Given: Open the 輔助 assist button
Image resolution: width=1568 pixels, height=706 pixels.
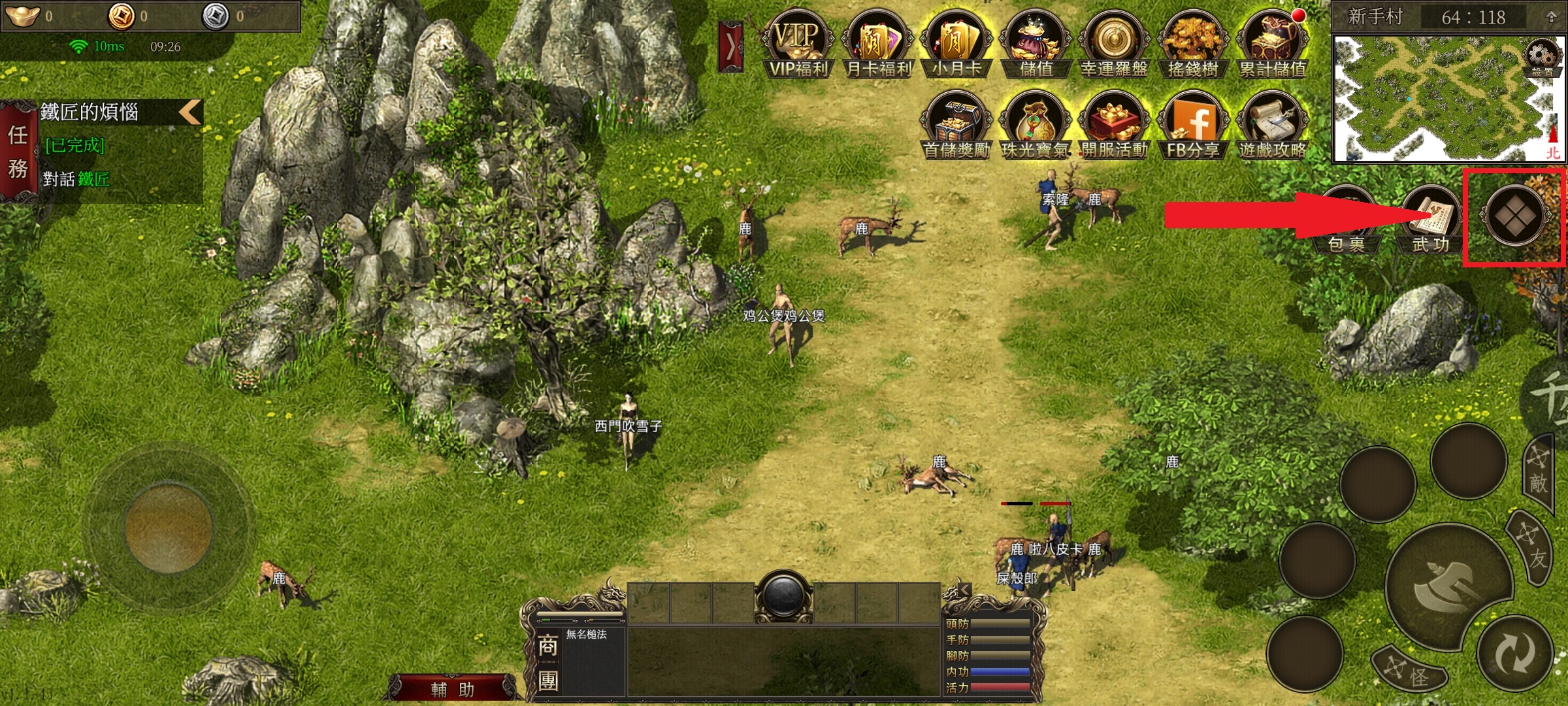Looking at the screenshot, I should pos(453,689).
